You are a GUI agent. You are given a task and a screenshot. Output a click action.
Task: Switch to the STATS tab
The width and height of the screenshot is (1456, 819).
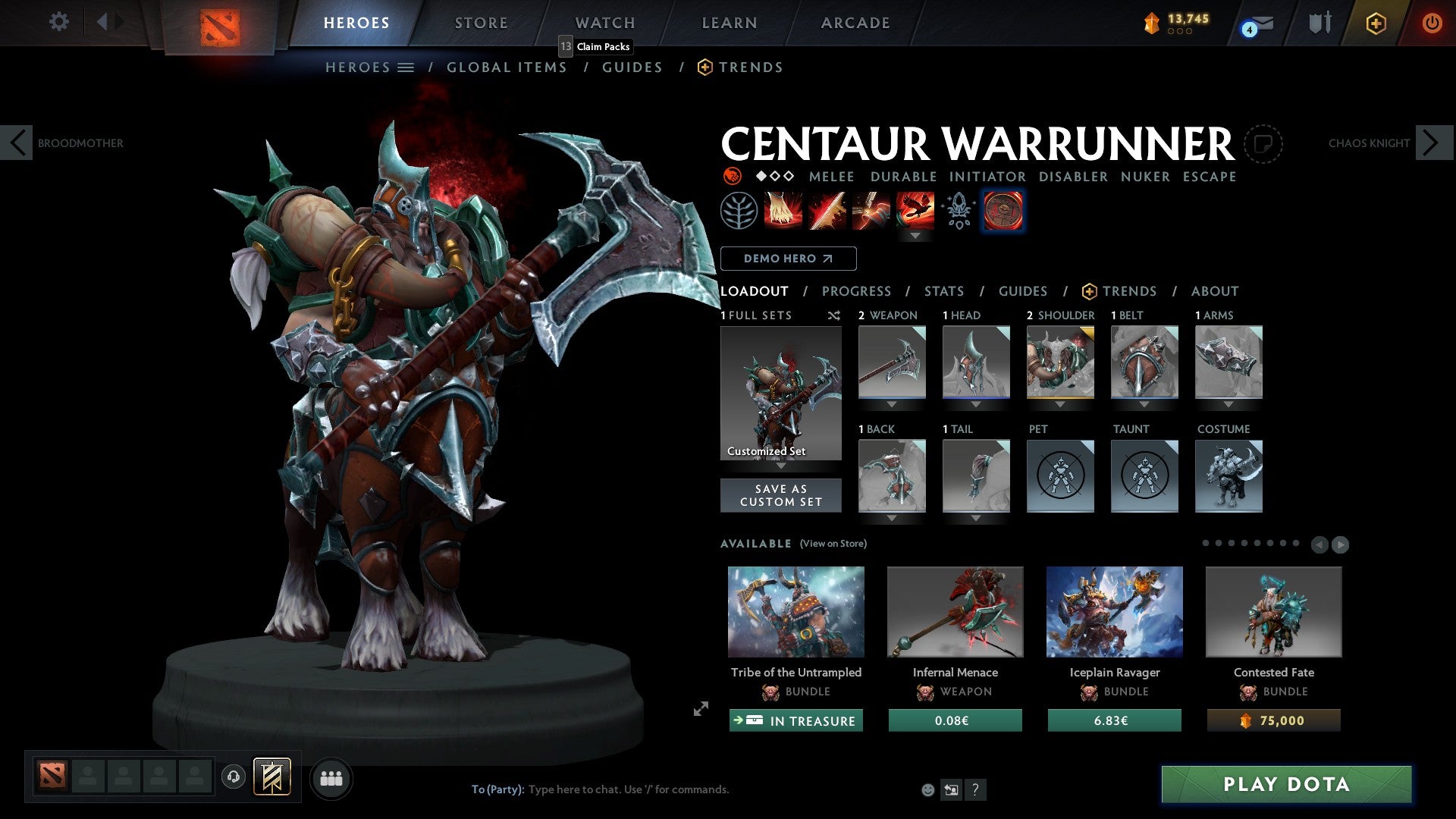(x=943, y=290)
